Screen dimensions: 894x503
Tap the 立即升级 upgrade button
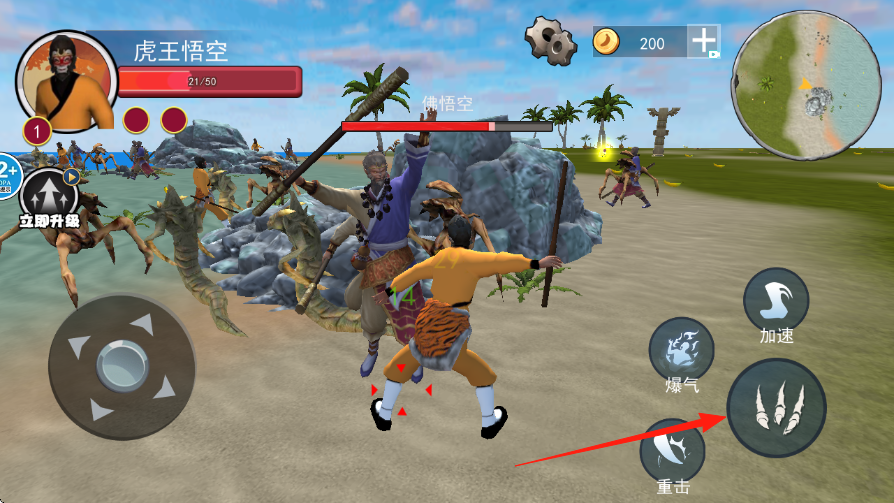pyautogui.click(x=47, y=196)
